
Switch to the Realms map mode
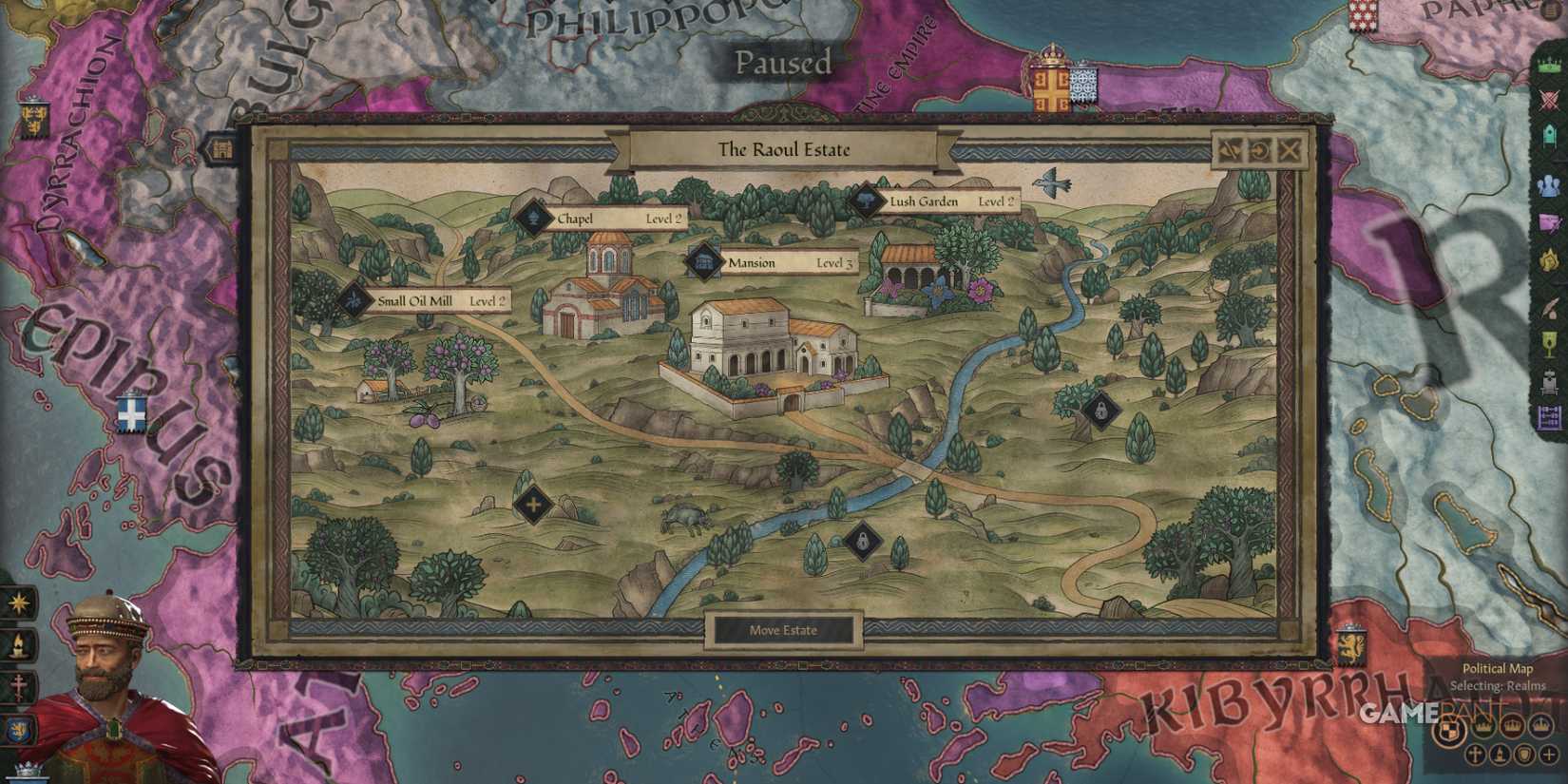(x=1450, y=728)
